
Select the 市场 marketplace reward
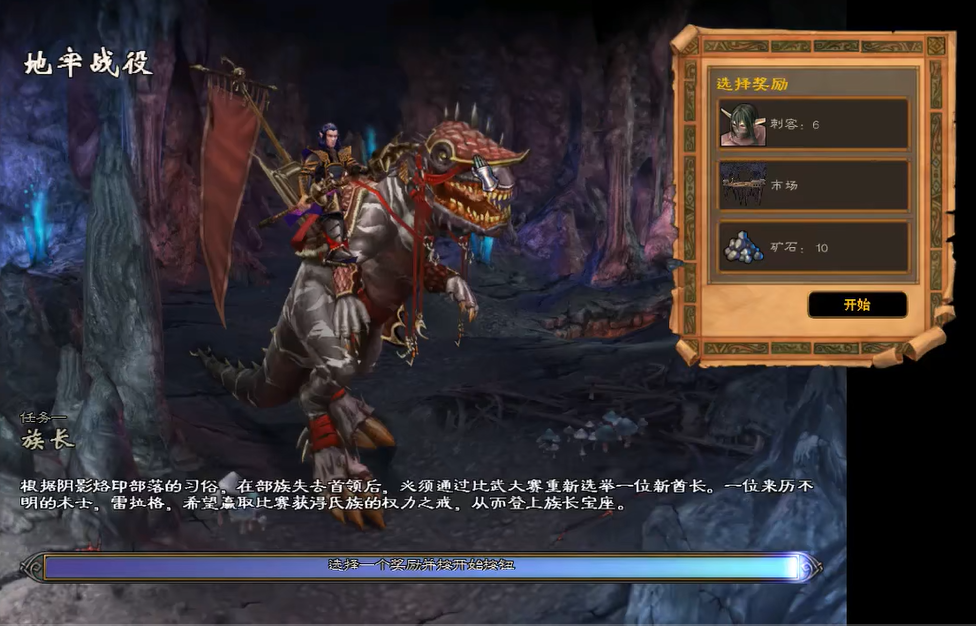812,185
